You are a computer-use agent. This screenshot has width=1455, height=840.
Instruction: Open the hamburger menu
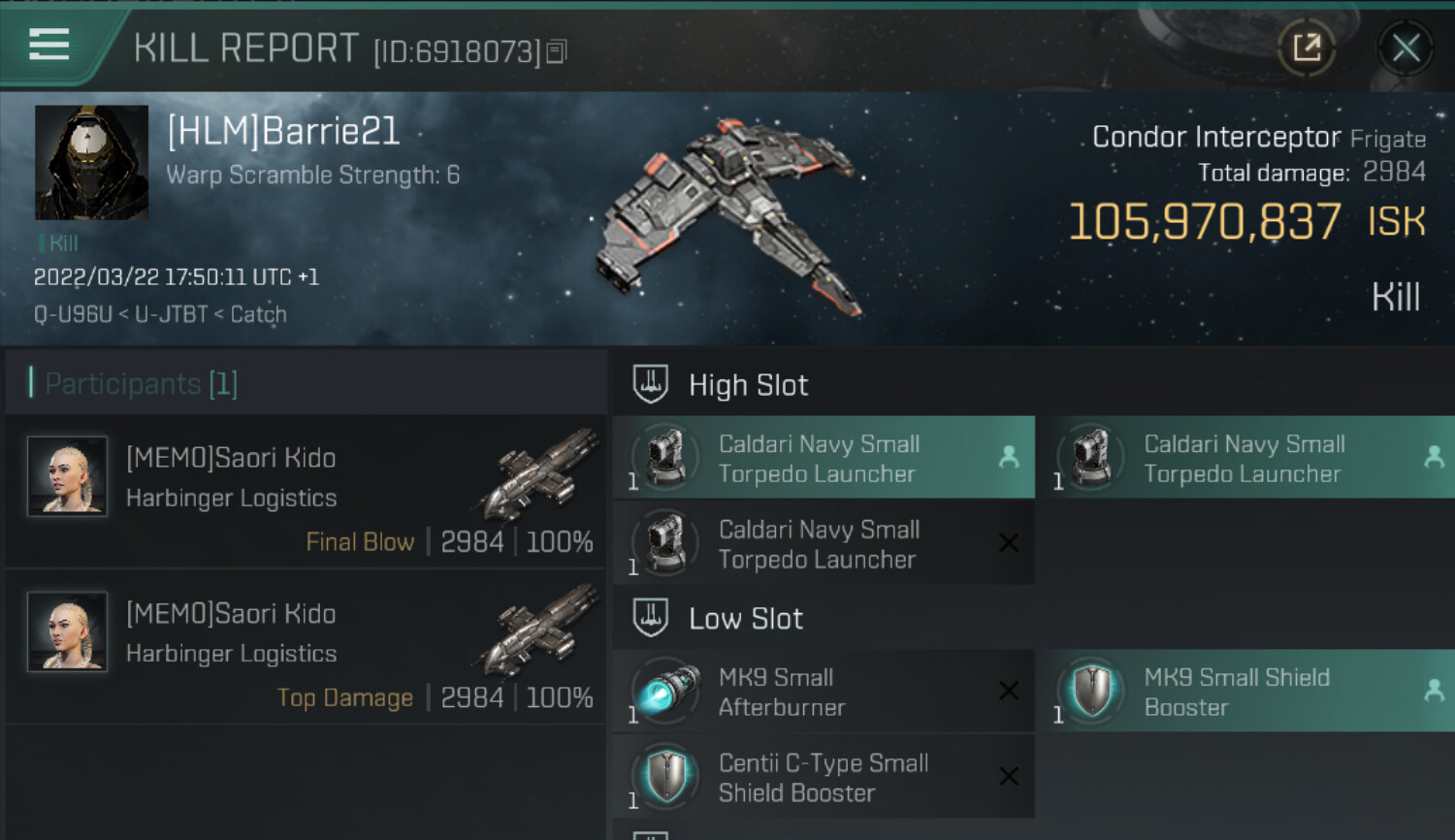coord(48,45)
